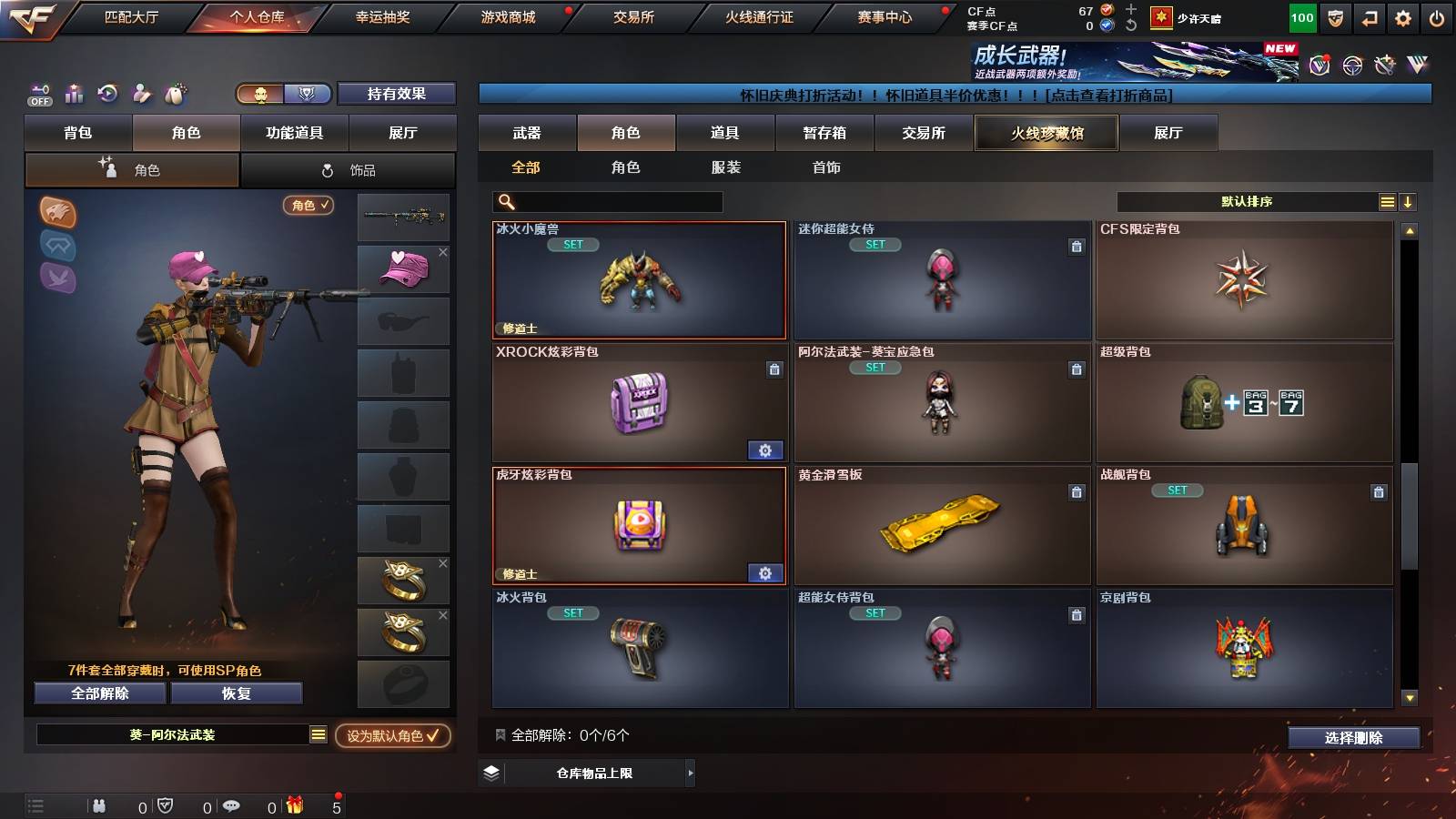Open the character name list next to 葵-阿尔法武装

(x=318, y=733)
